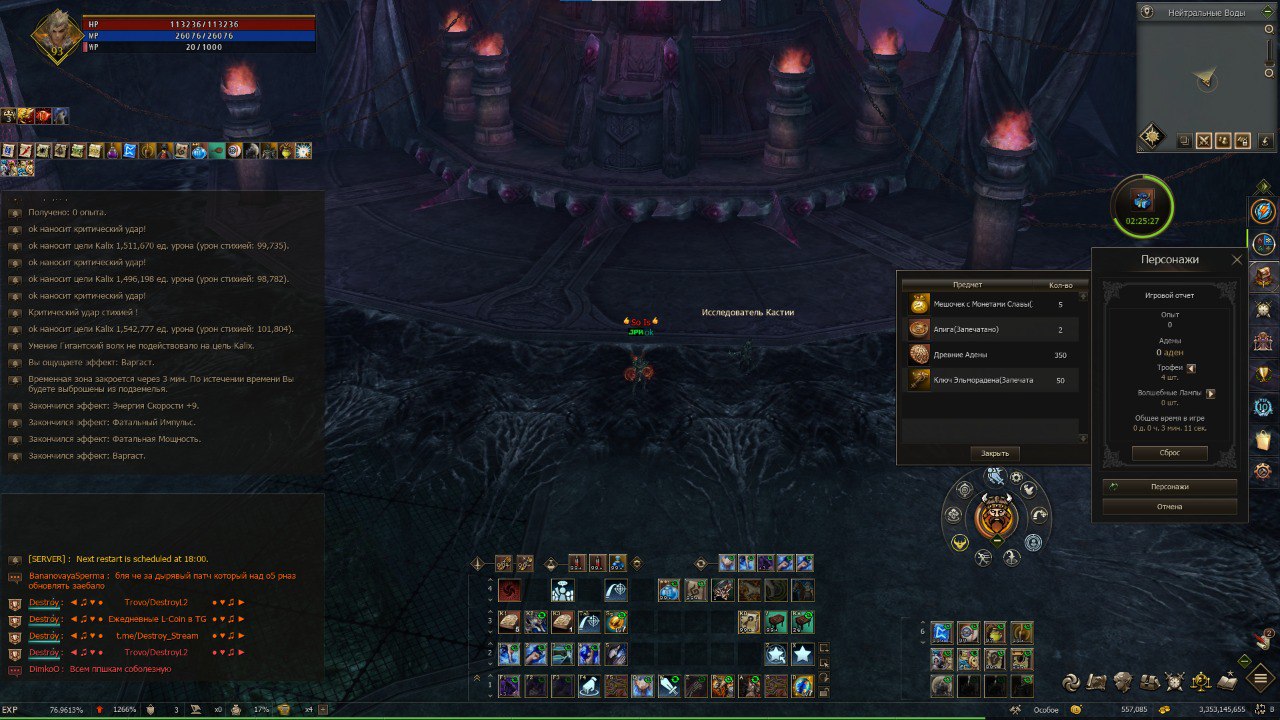Click the Отмена cancel button
1280x720 pixels.
(x=1169, y=507)
